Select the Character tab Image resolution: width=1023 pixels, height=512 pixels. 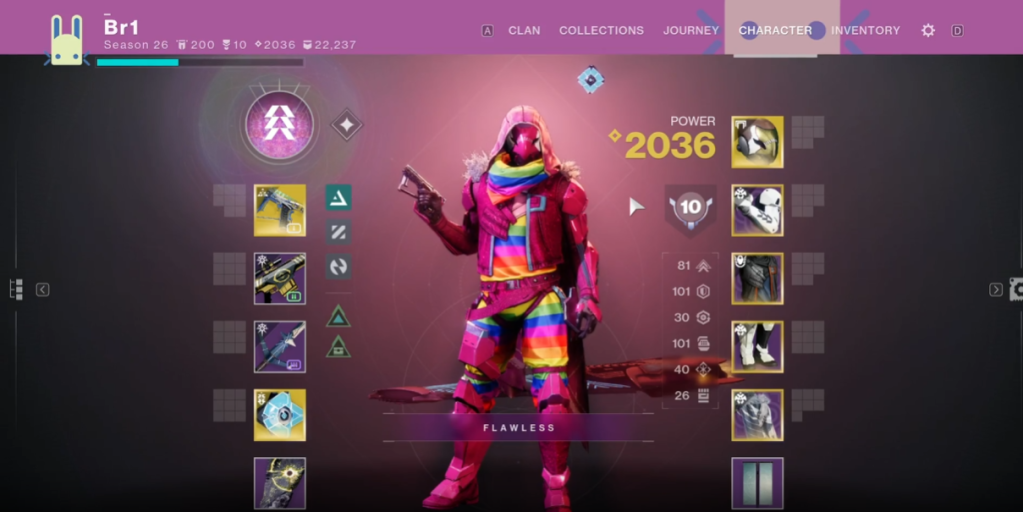774,30
